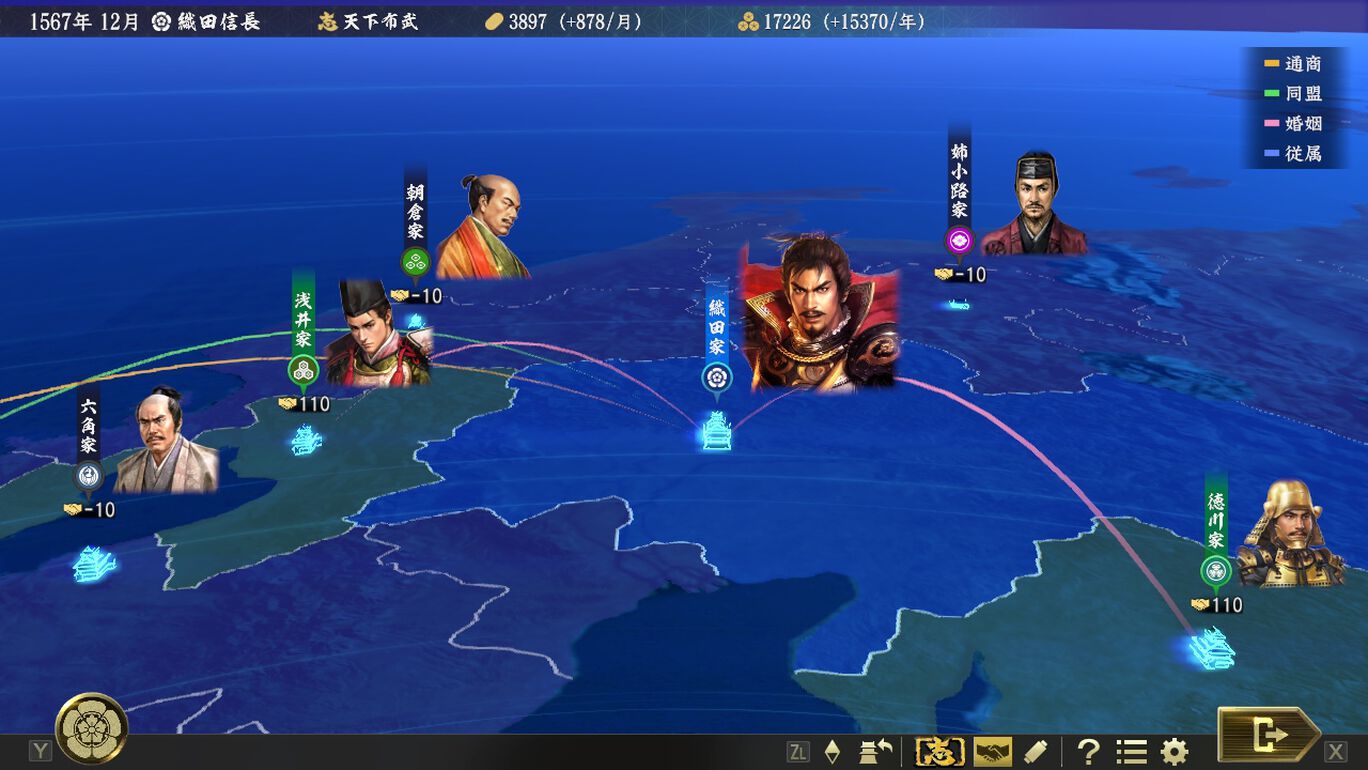Image resolution: width=1368 pixels, height=770 pixels.
Task: Open the Oda clan crest medallion
Action: click(x=91, y=728)
